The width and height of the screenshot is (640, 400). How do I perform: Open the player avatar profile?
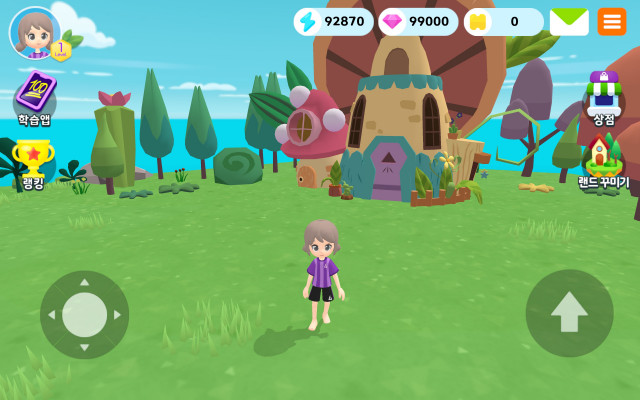coord(35,33)
